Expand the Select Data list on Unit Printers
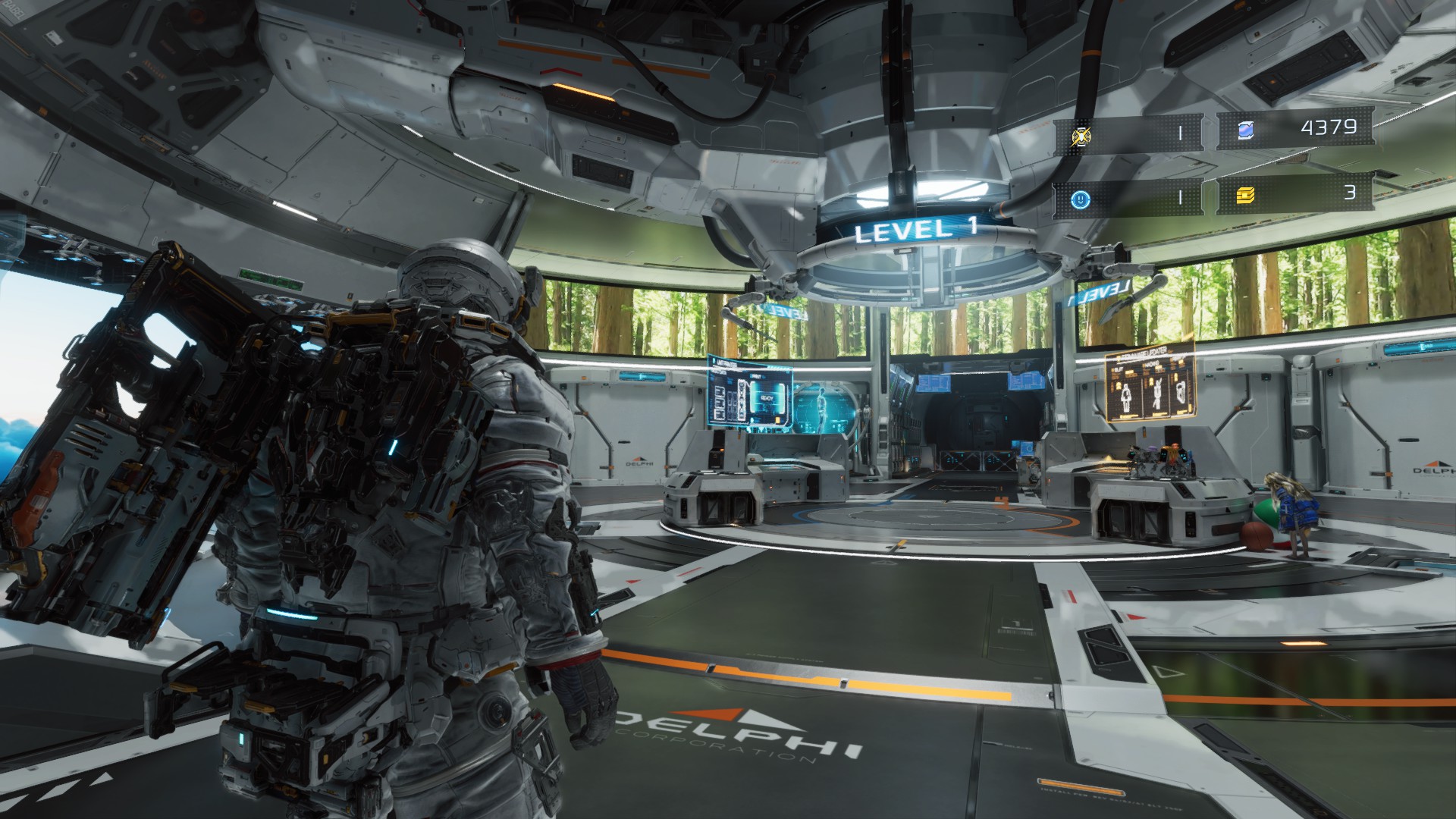 [720, 403]
